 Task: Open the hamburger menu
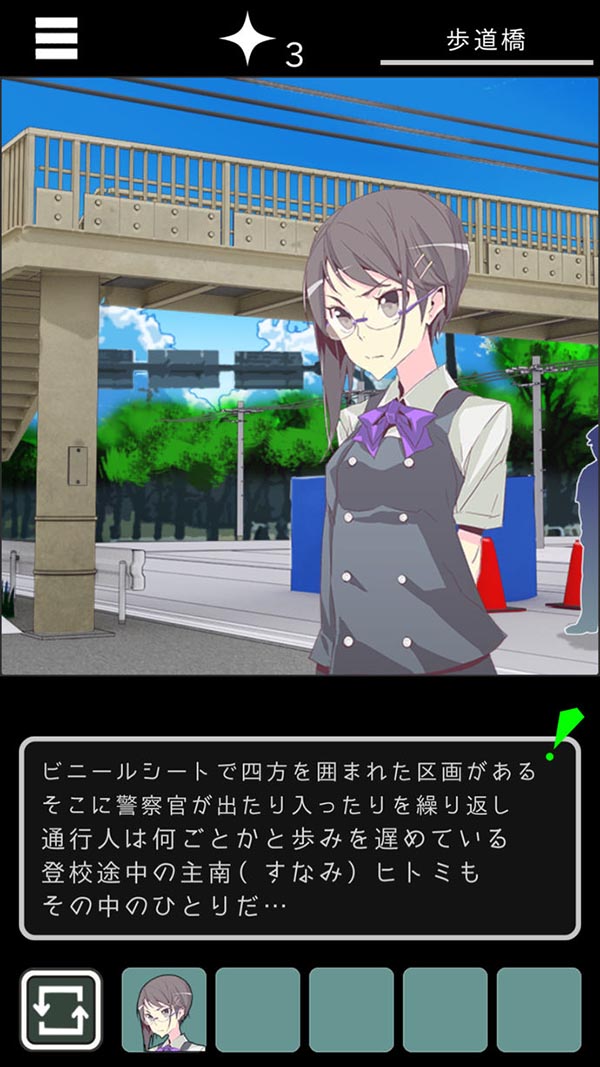tap(56, 38)
